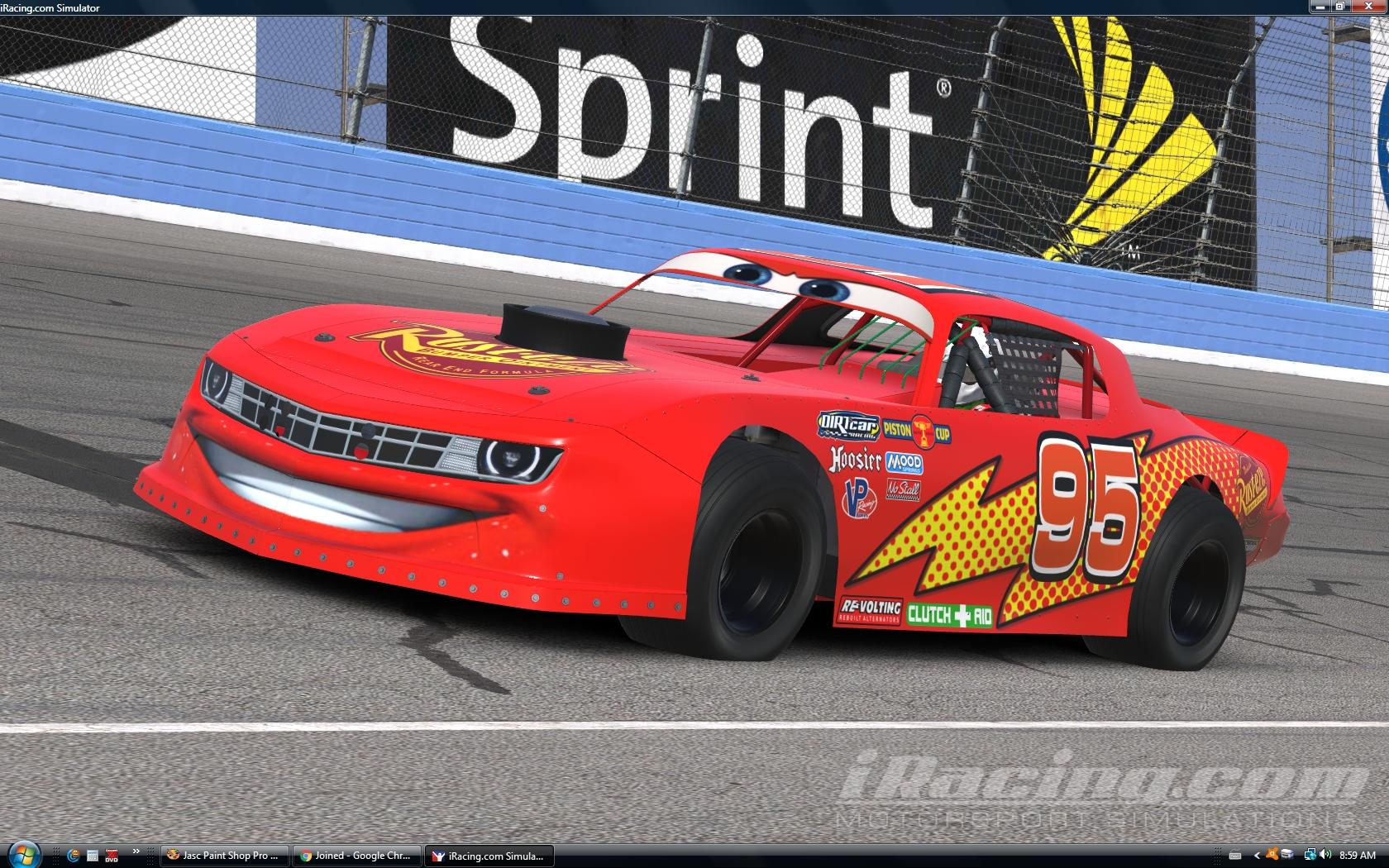Viewport: 1389px width, 868px height.
Task: Open Calculator from the Quick Launch bar
Action: [x=93, y=856]
